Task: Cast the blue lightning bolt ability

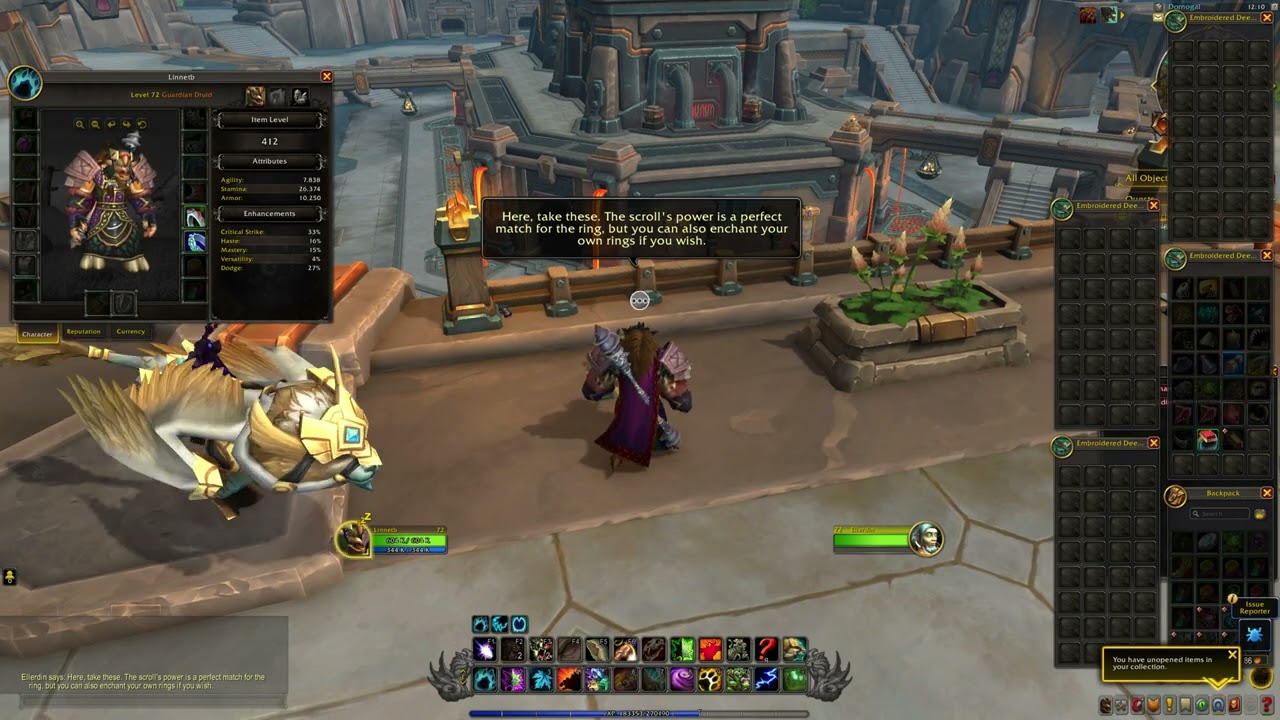Action: click(766, 680)
